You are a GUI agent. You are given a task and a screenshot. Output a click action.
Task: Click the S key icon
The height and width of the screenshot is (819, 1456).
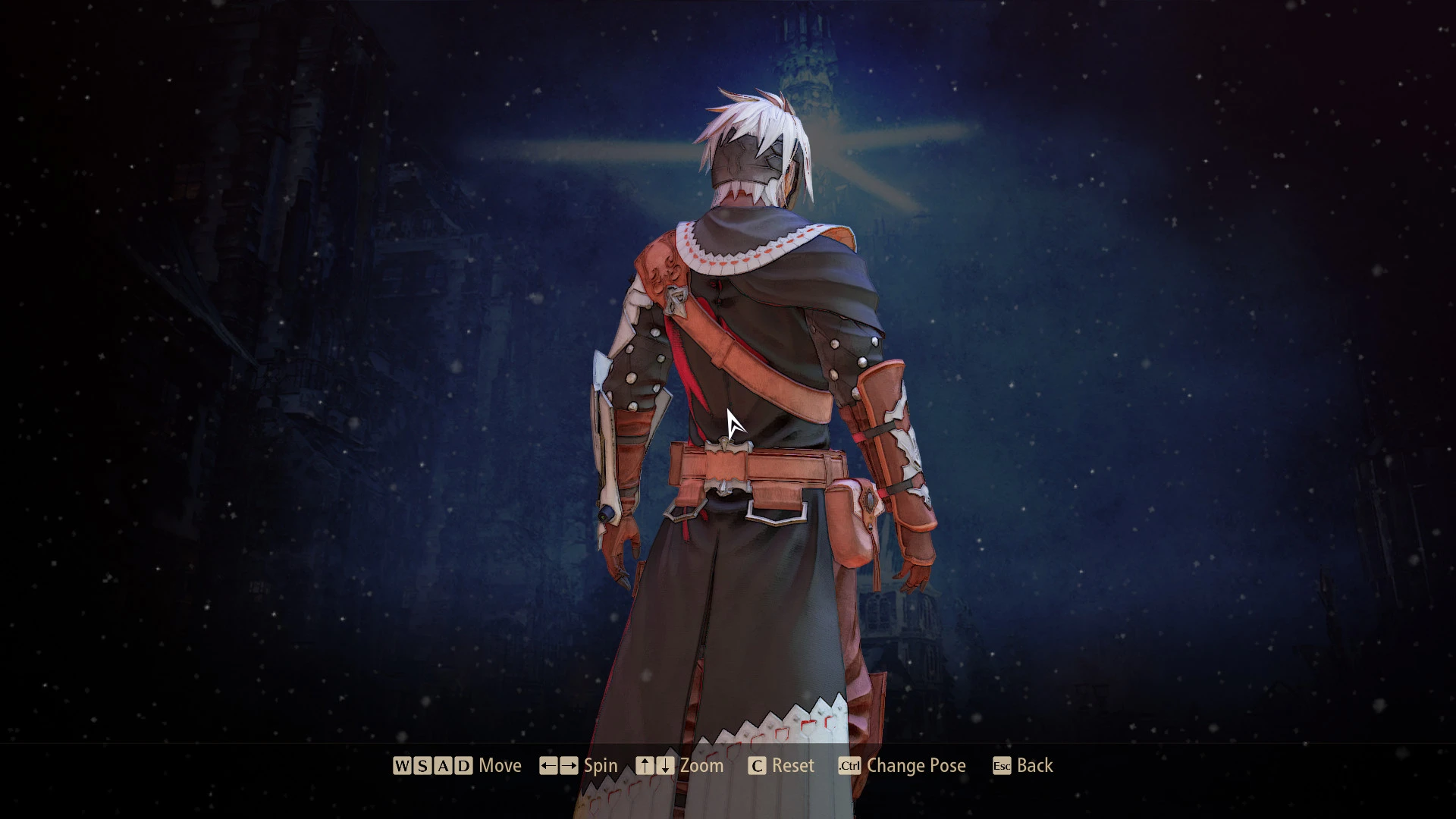point(422,765)
